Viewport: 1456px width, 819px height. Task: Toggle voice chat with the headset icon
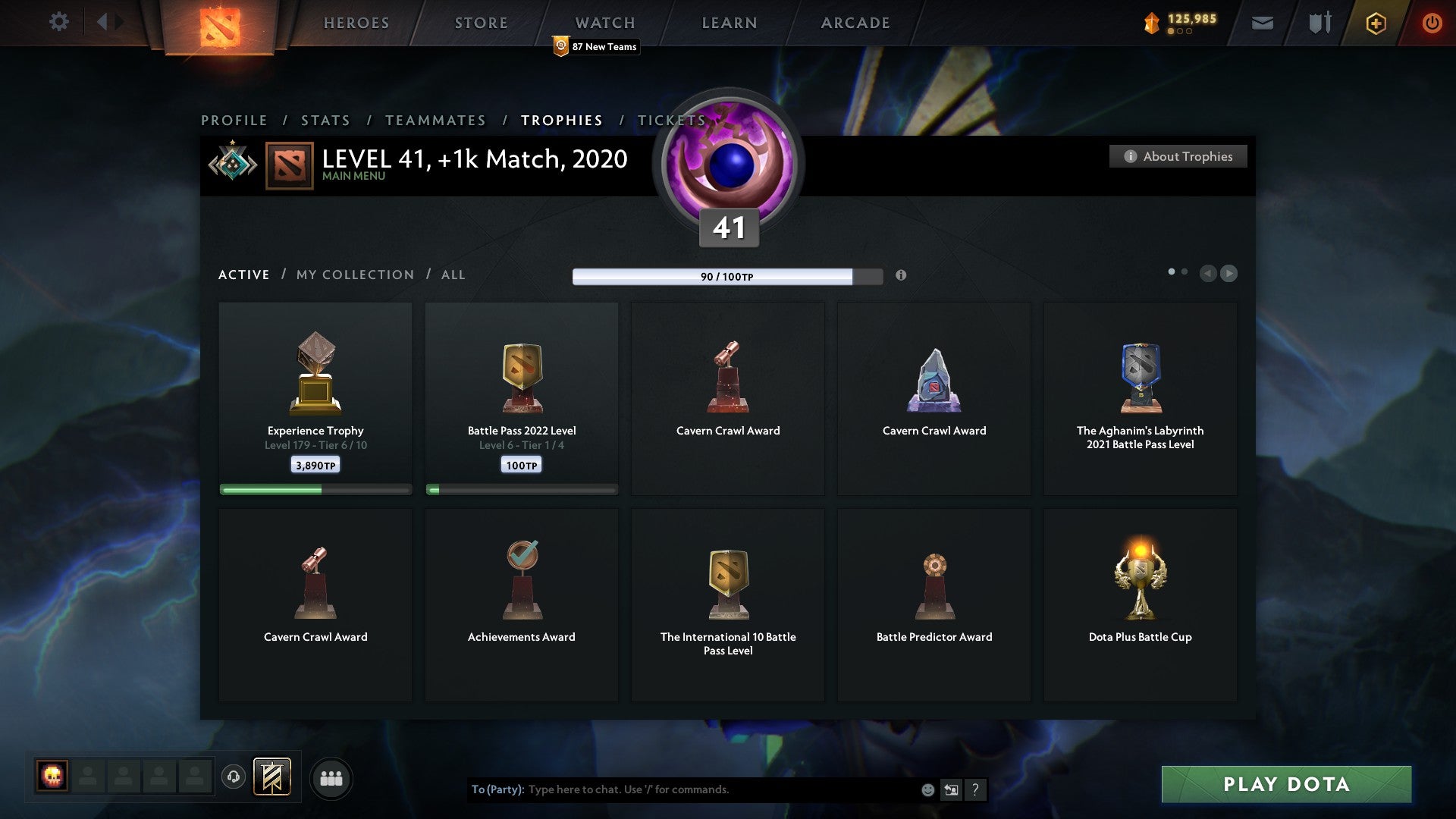tap(234, 777)
